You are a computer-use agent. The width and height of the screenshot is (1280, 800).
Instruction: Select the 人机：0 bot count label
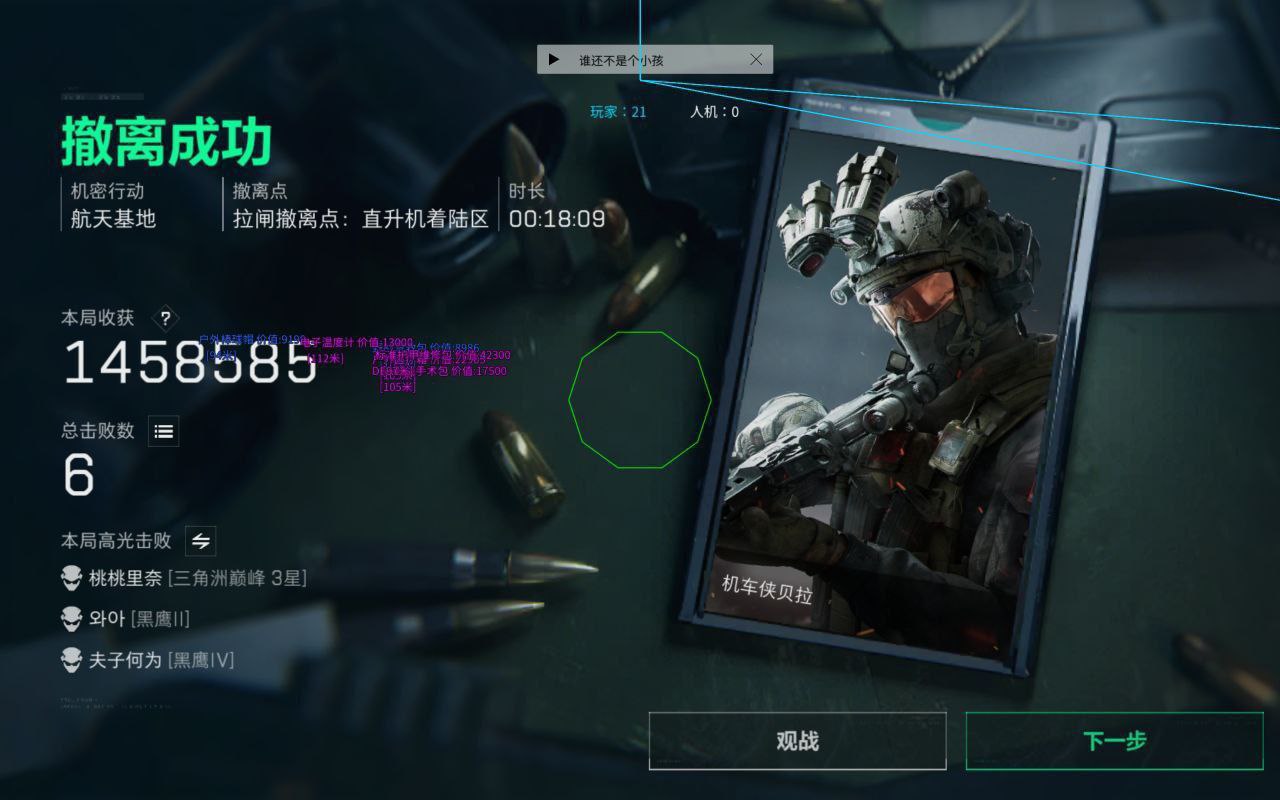(x=713, y=111)
